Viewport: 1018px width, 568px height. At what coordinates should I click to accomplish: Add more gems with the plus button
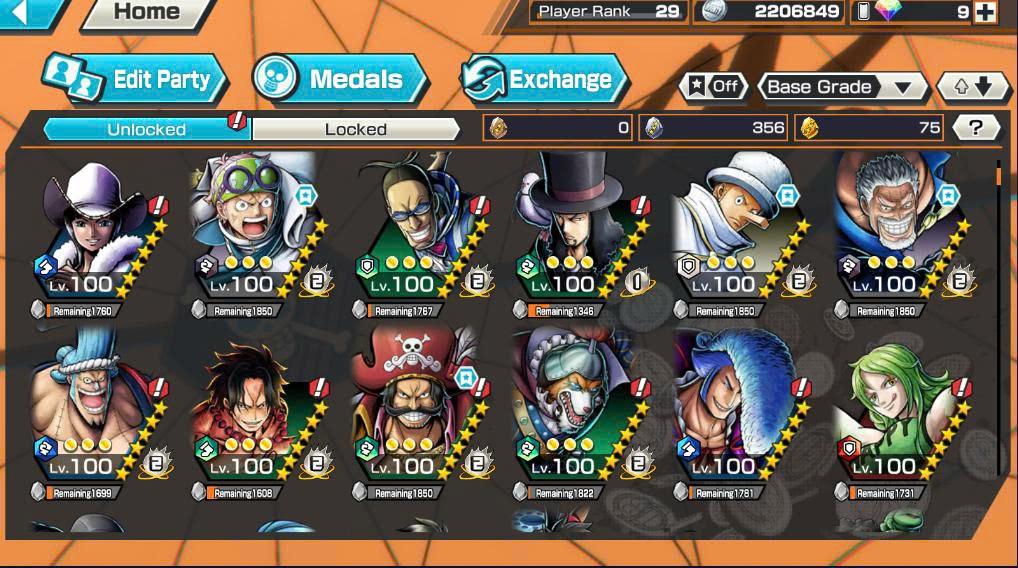click(985, 12)
